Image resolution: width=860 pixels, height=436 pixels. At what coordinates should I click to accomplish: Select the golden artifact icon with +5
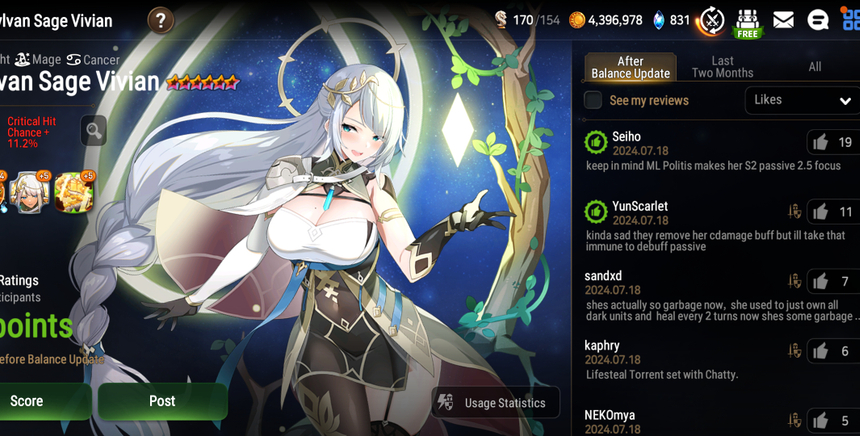point(74,192)
